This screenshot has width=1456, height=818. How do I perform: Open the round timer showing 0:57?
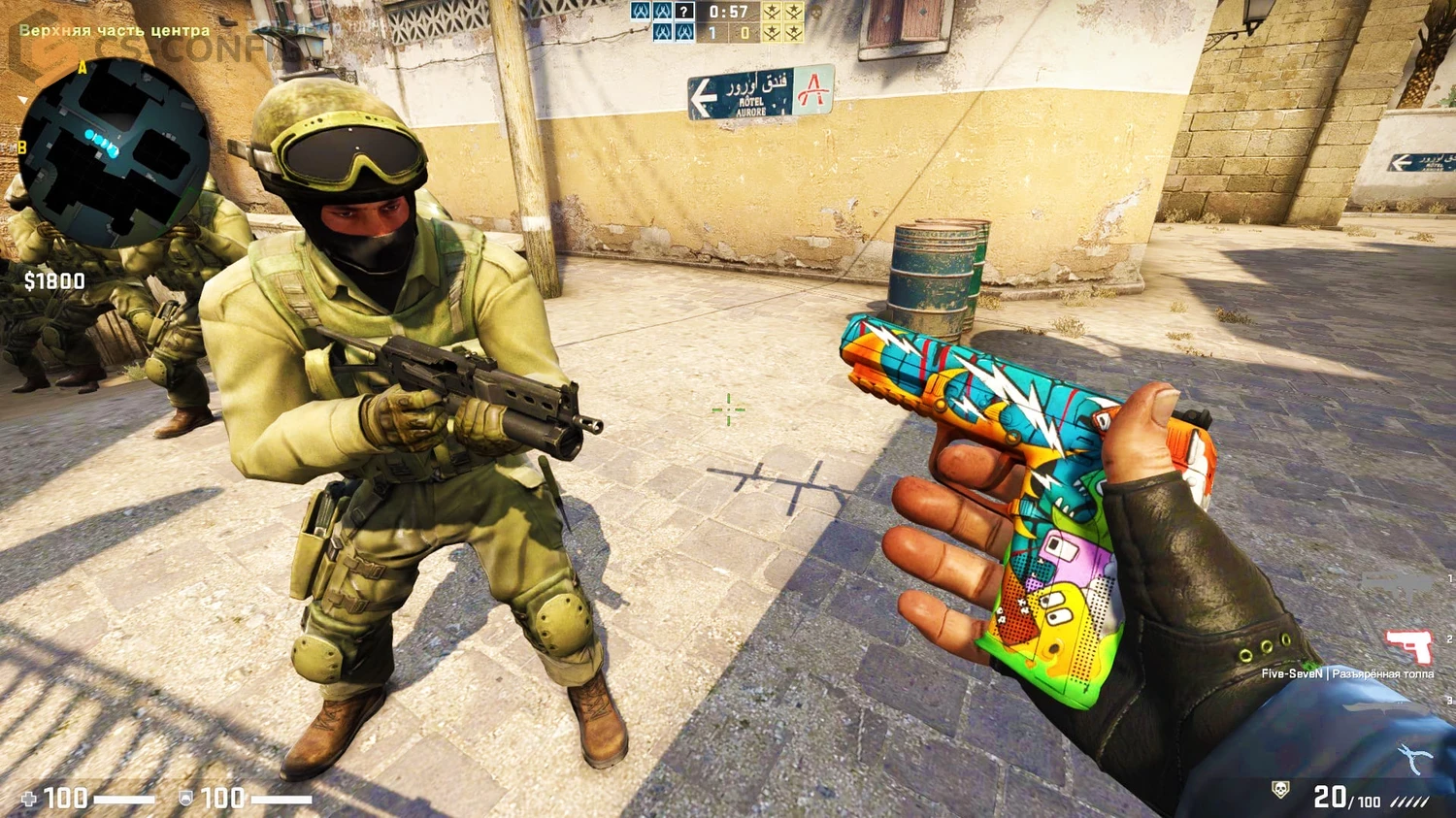point(728,13)
